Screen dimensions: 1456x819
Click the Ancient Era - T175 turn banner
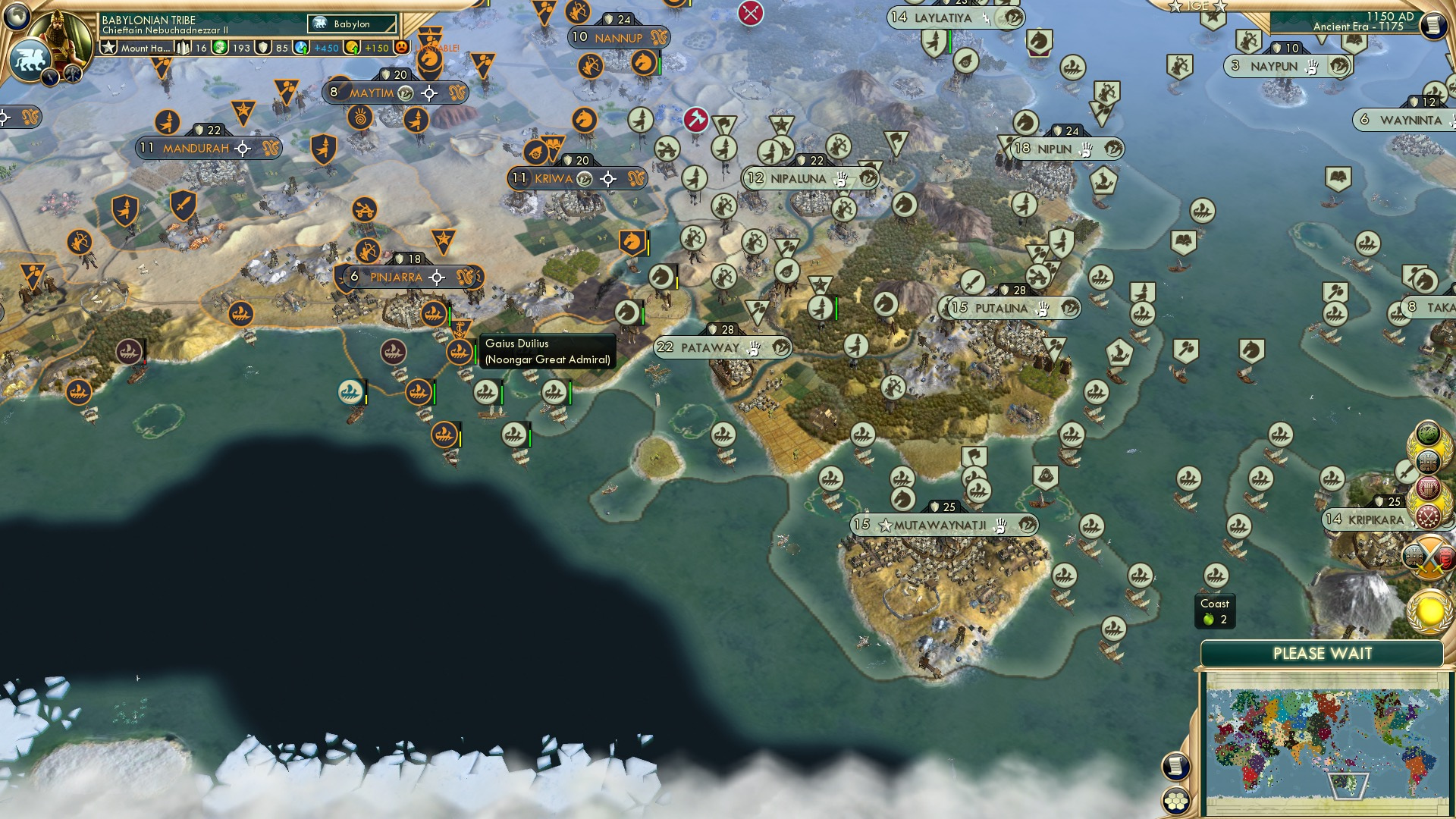(1357, 25)
